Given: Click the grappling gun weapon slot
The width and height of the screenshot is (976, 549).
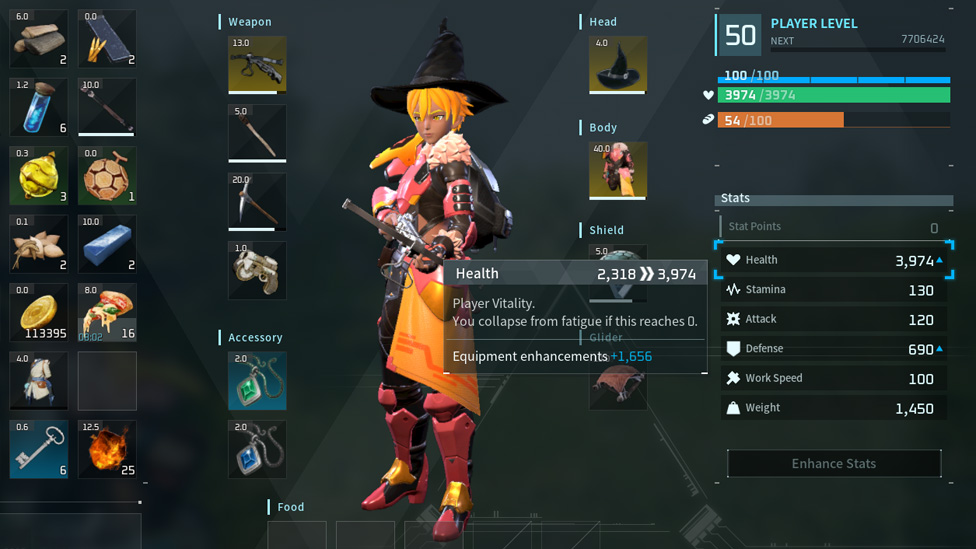Looking at the screenshot, I should pos(257,269).
